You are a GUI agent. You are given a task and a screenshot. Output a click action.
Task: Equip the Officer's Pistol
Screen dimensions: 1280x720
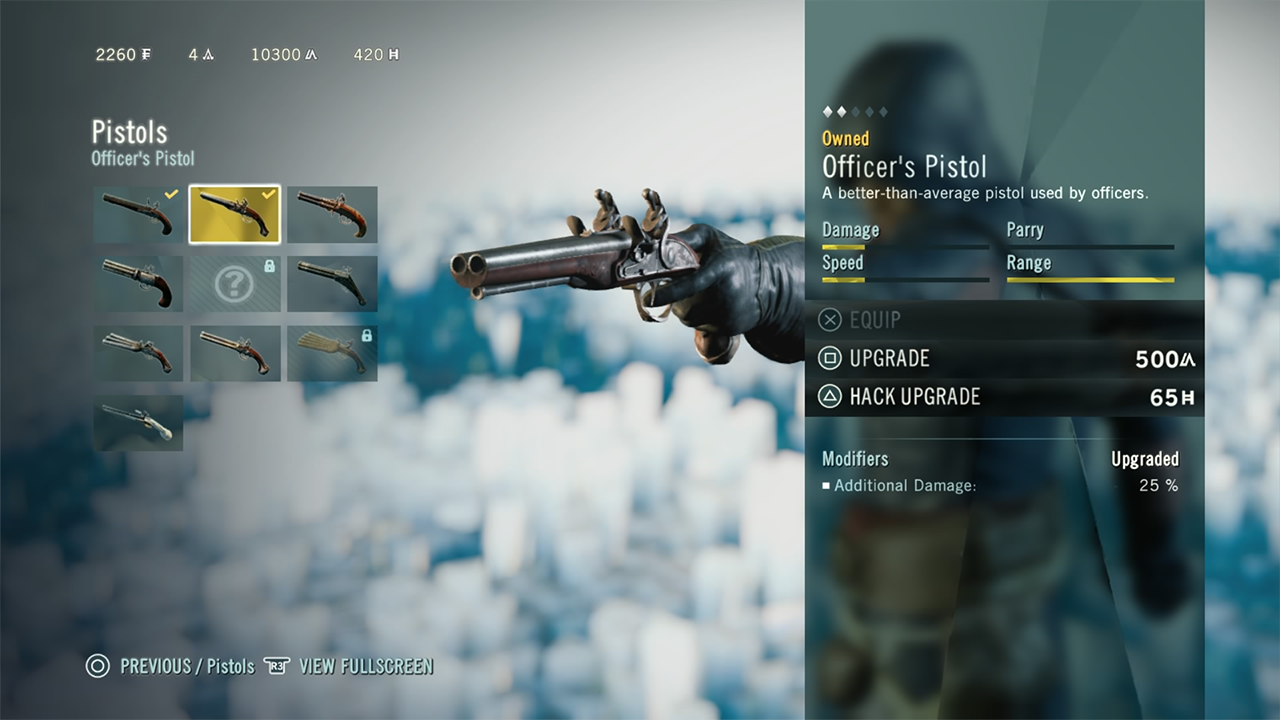point(860,320)
